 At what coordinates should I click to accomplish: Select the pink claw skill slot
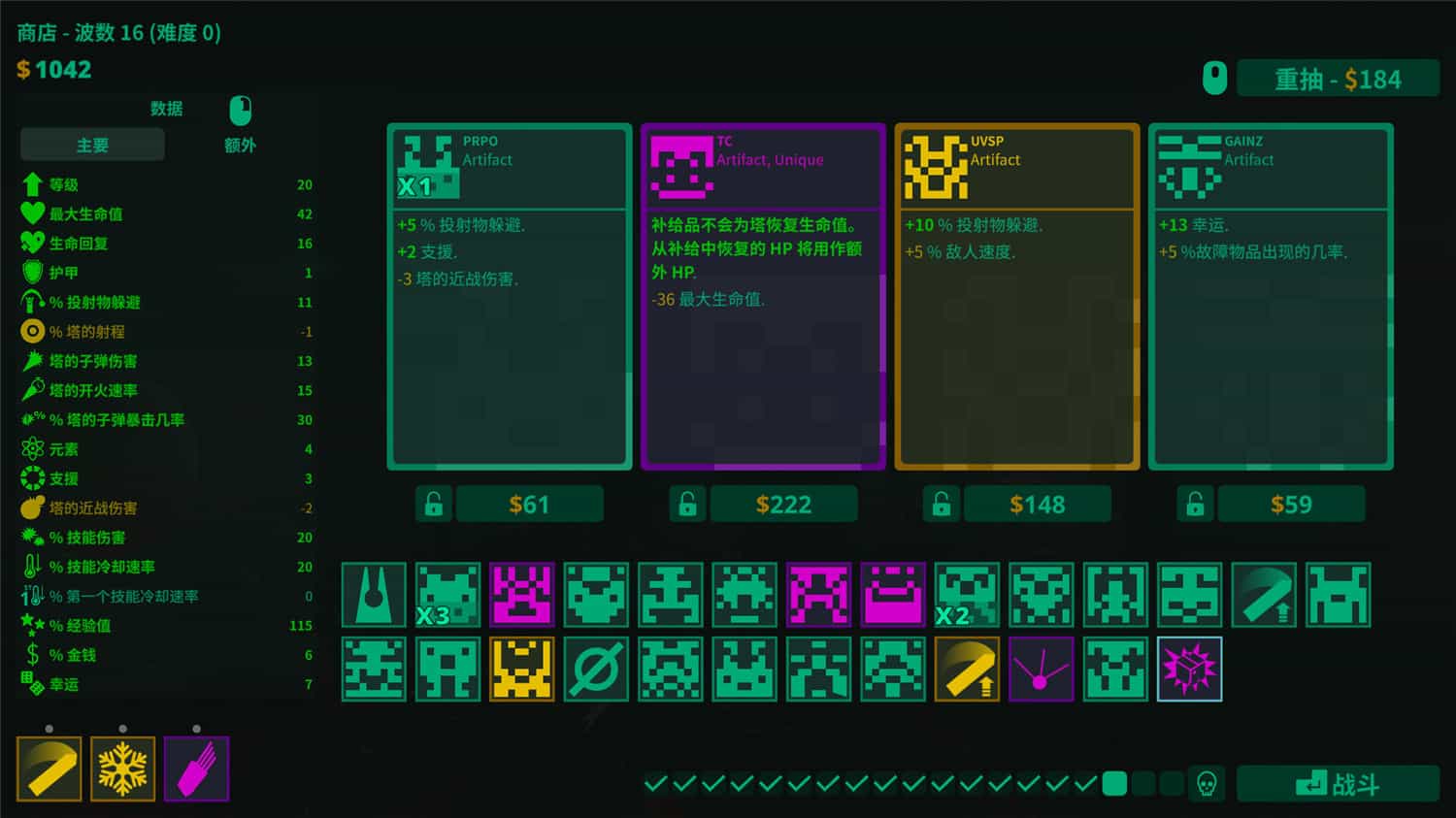click(196, 769)
